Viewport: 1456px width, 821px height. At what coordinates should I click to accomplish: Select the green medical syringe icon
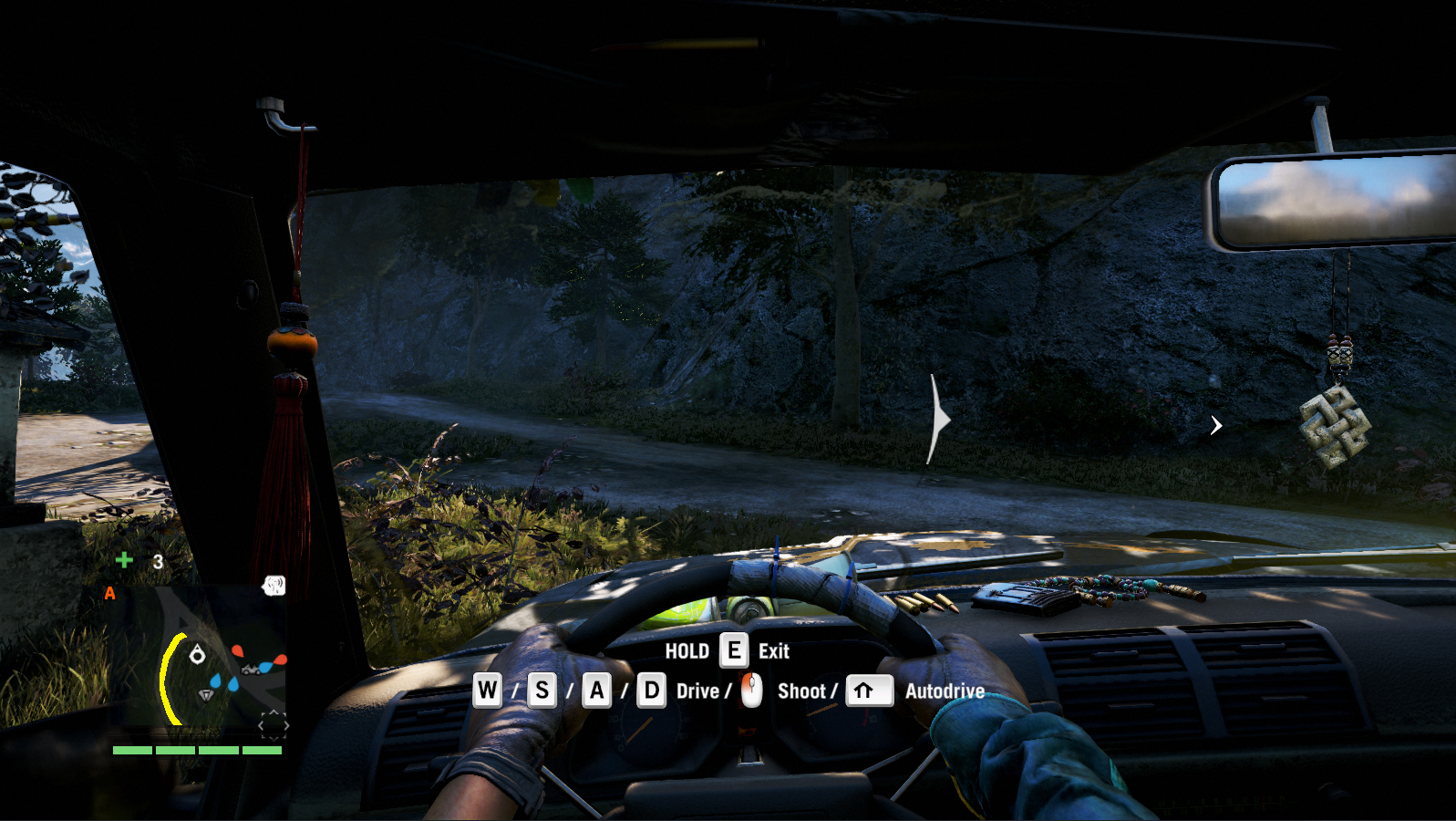tap(124, 560)
